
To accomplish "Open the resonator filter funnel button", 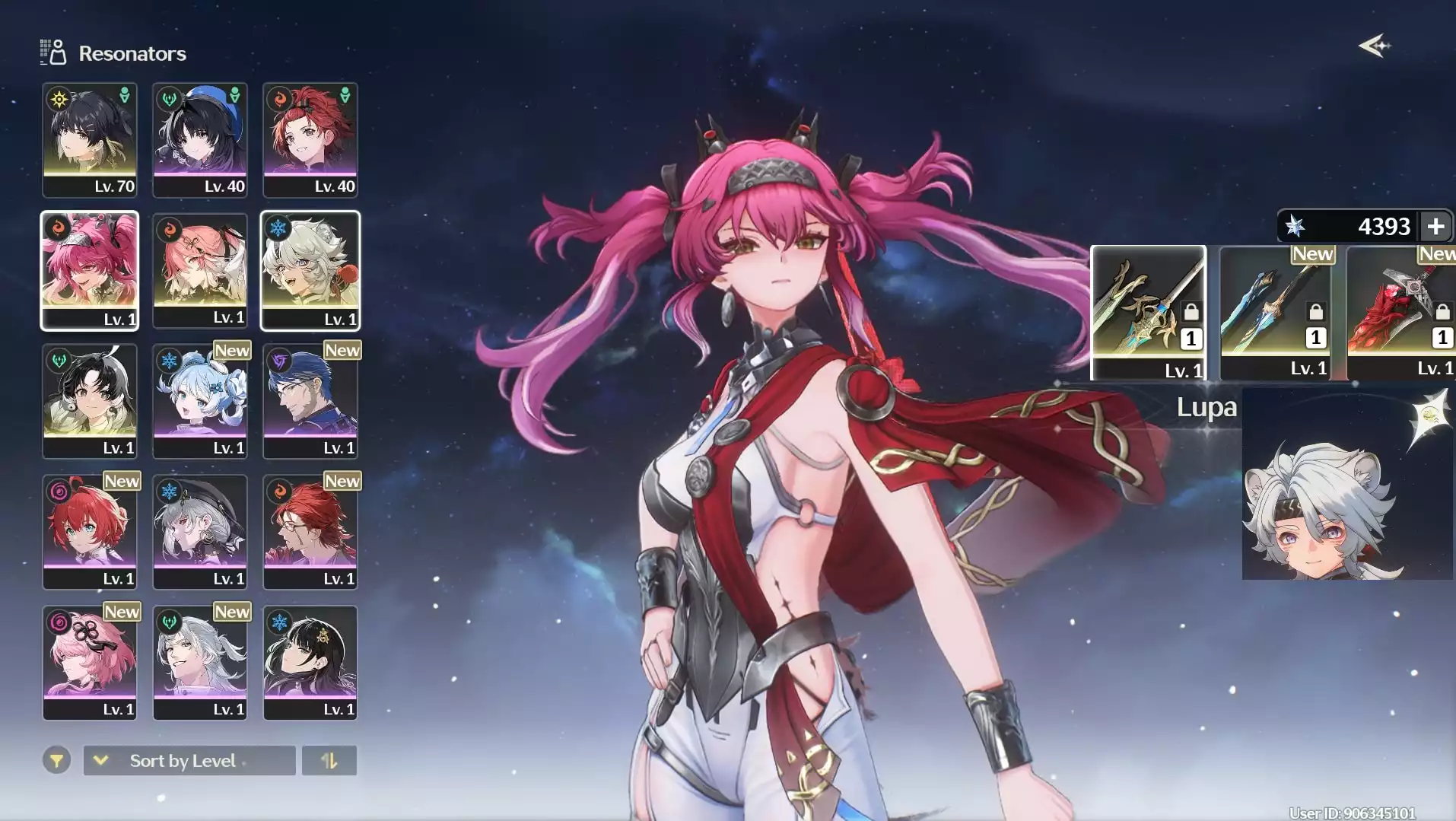I will [x=56, y=760].
